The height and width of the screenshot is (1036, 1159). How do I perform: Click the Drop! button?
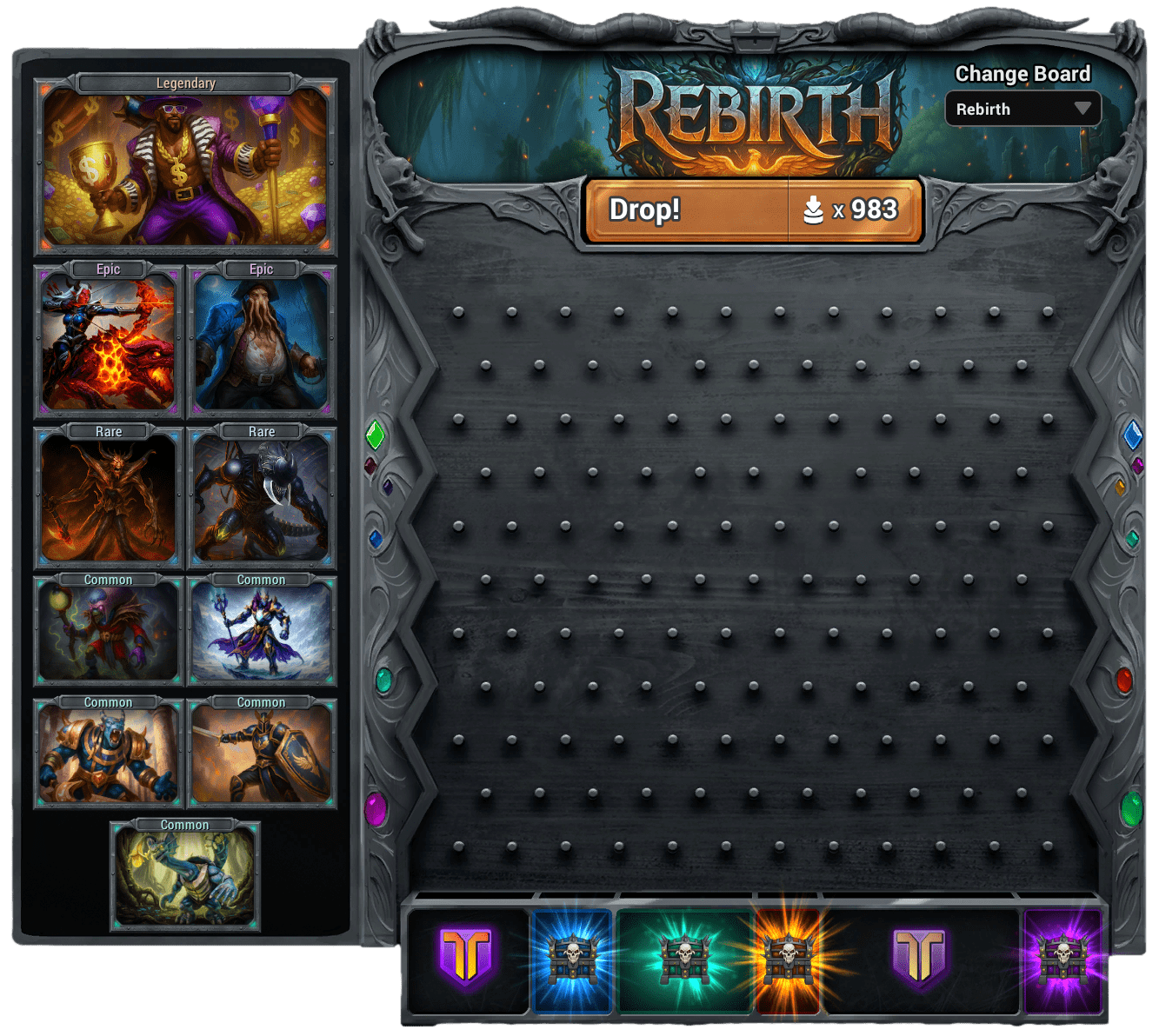click(687, 210)
